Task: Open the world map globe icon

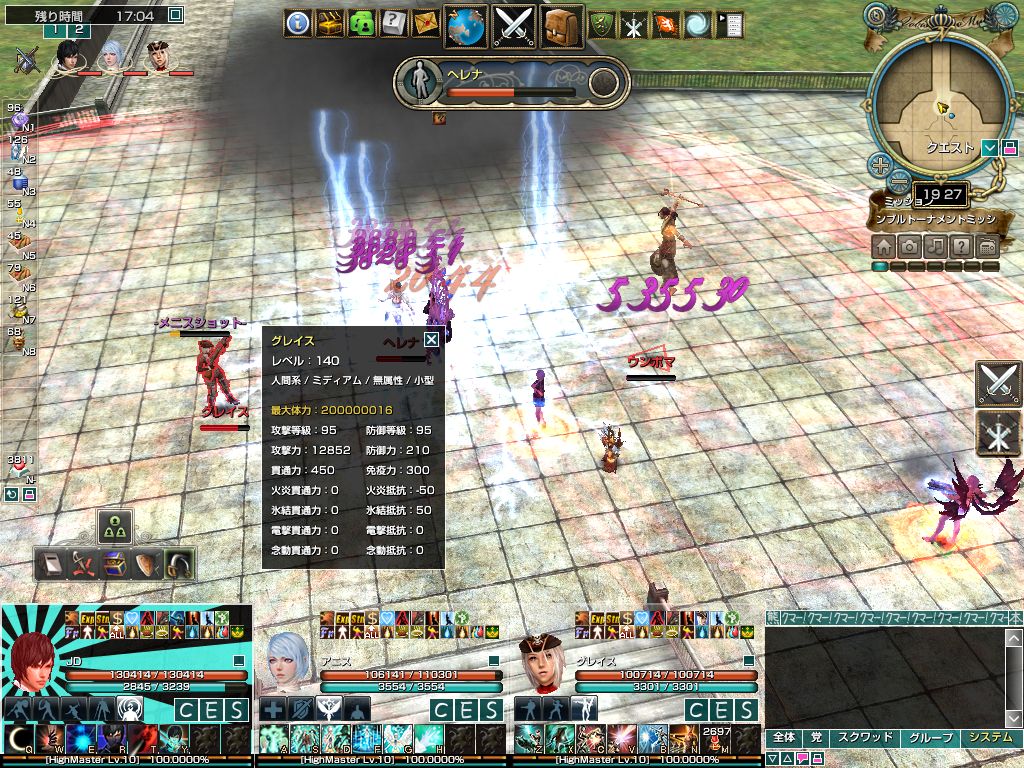Action: 465,26
